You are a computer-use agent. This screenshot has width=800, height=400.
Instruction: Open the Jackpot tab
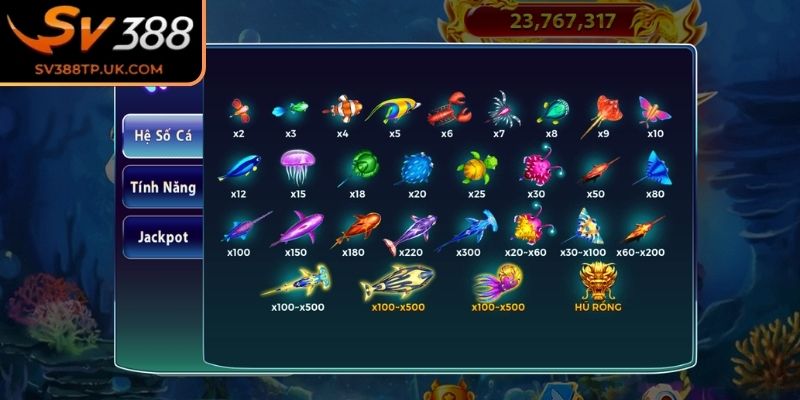point(161,237)
